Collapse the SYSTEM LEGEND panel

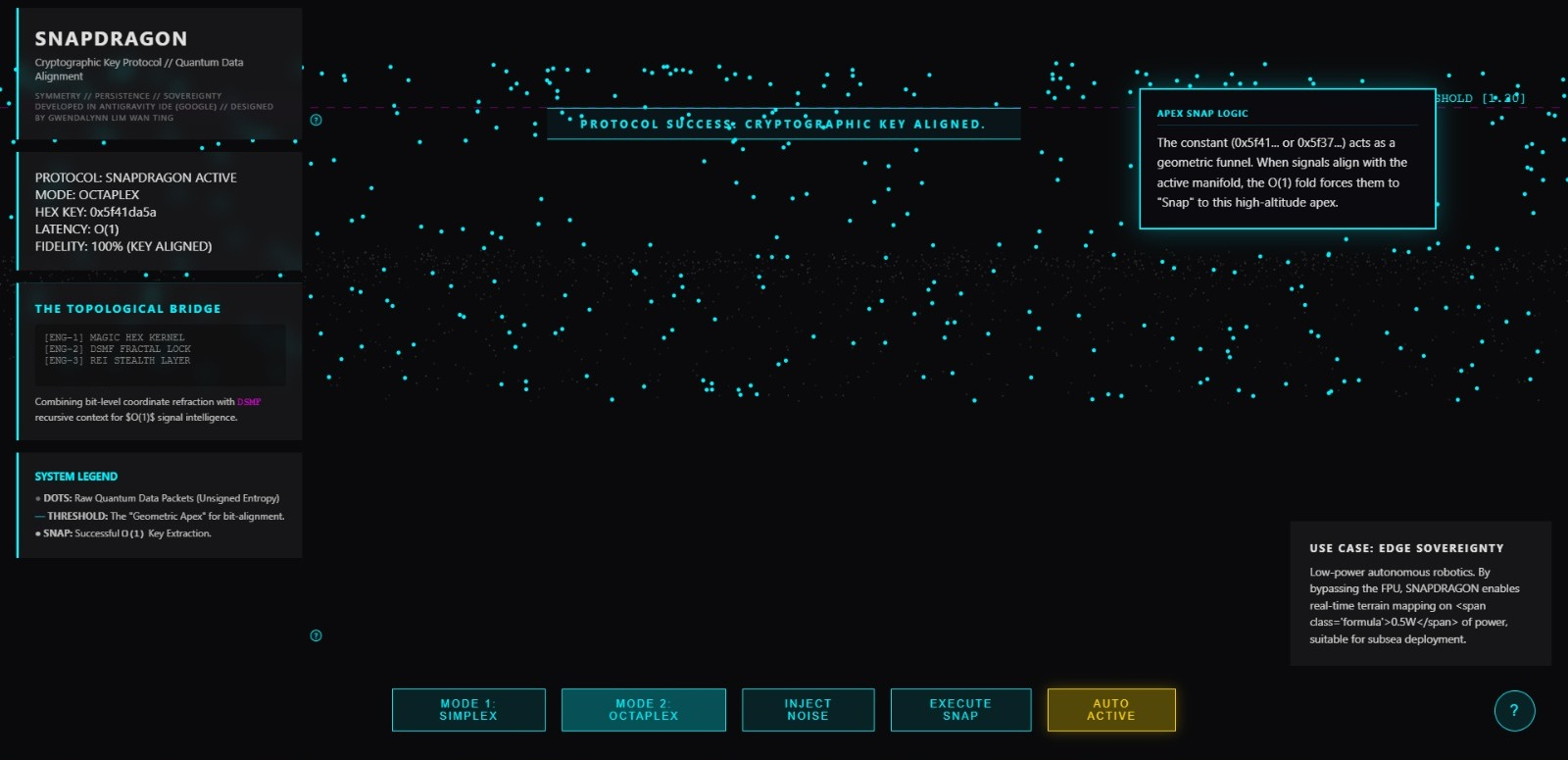tap(75, 476)
